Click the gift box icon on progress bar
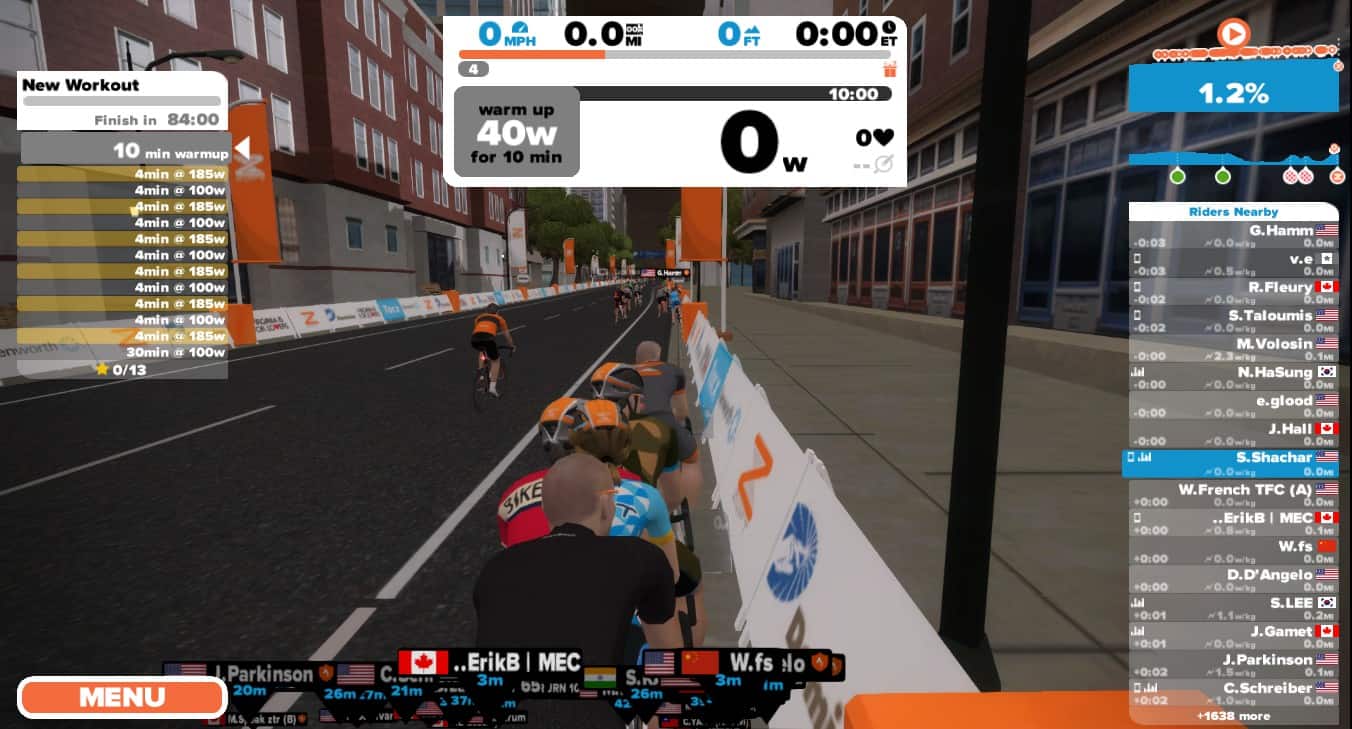Image resolution: width=1352 pixels, height=729 pixels. click(x=890, y=69)
